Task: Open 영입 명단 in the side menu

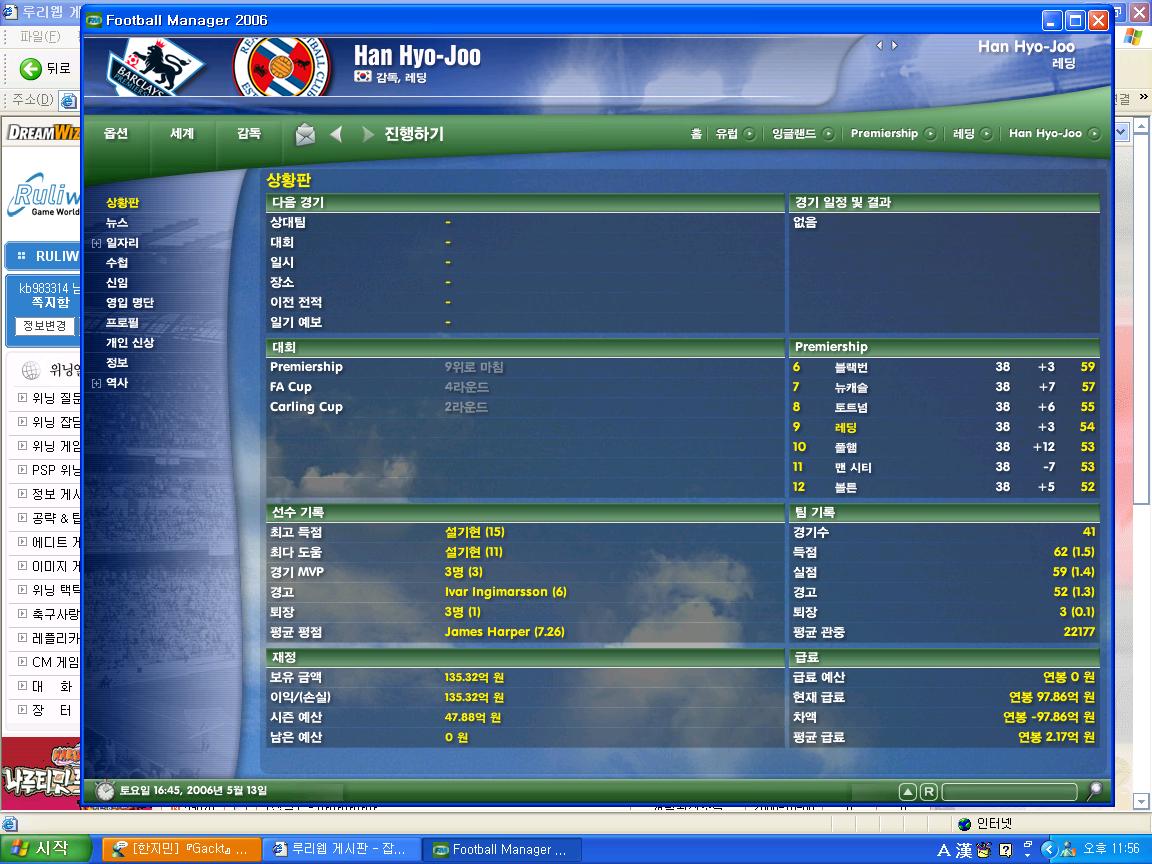Action: [130, 303]
